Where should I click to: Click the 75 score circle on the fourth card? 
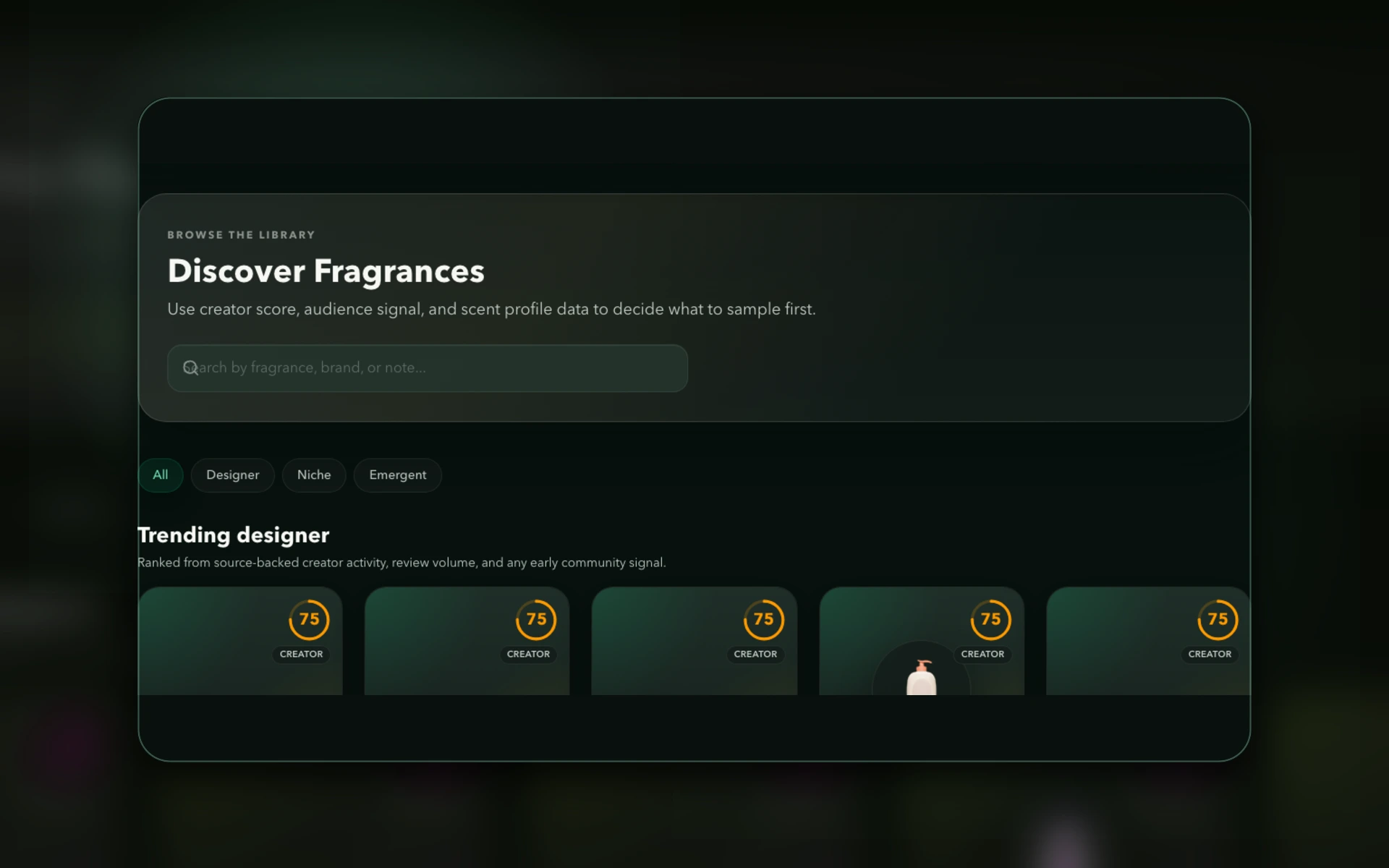pos(991,620)
